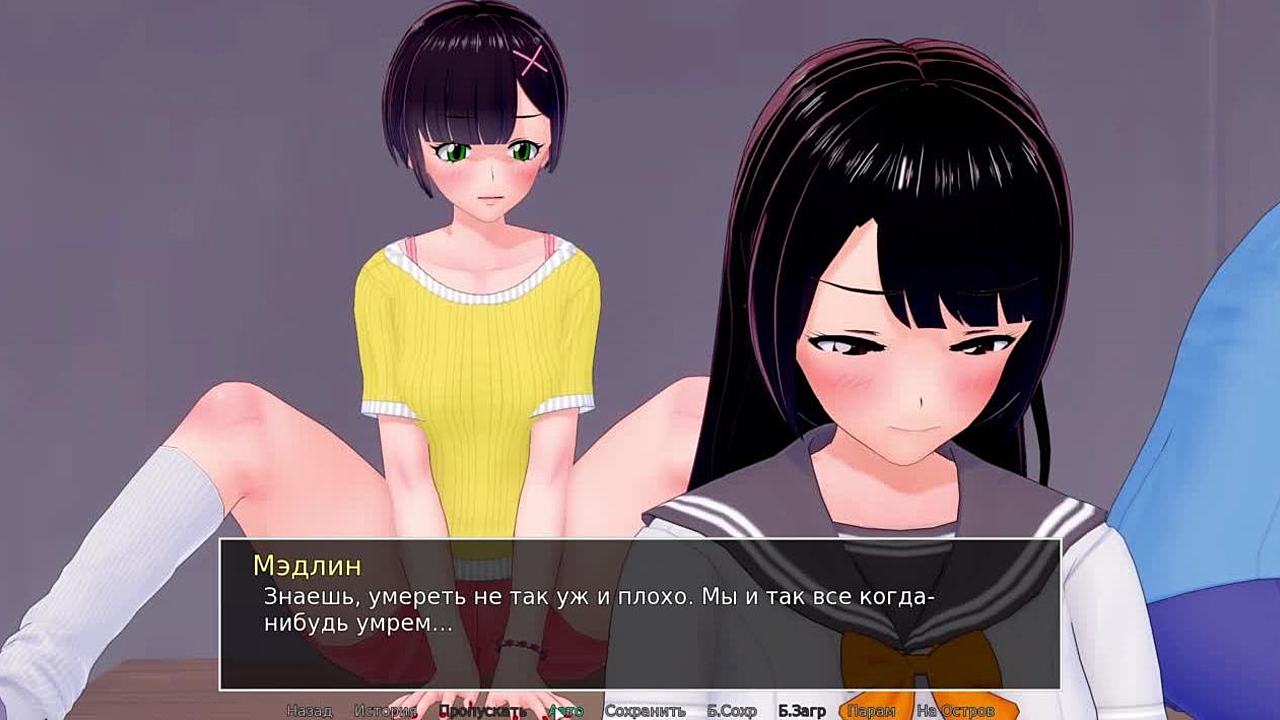Open the Парам settings menu
The width and height of the screenshot is (1280, 720).
871,711
